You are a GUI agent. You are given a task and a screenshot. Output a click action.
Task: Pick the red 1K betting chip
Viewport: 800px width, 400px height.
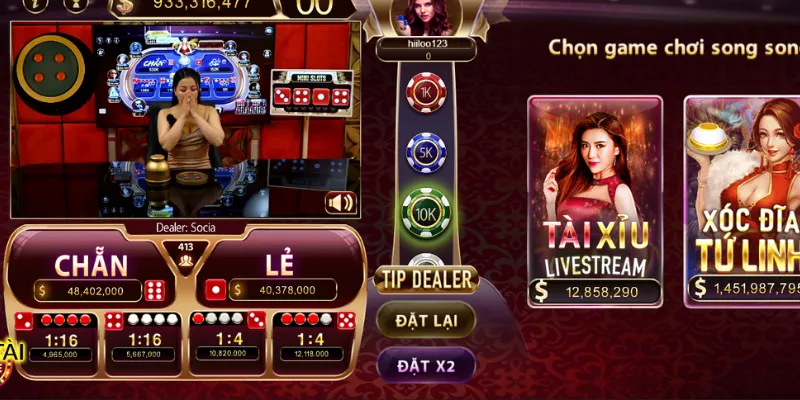click(425, 93)
